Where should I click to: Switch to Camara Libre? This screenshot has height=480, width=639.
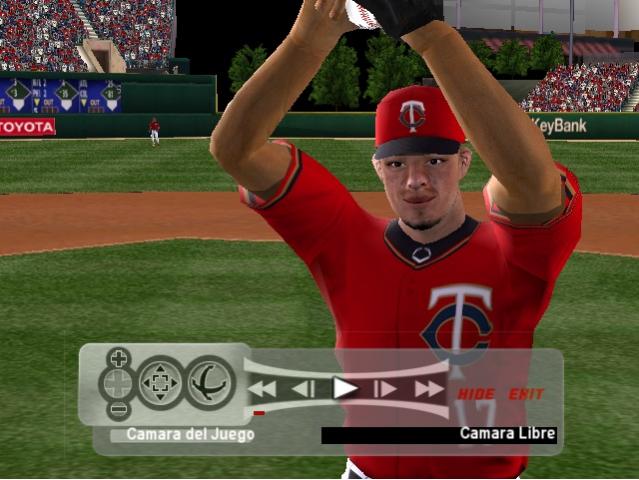coord(507,434)
